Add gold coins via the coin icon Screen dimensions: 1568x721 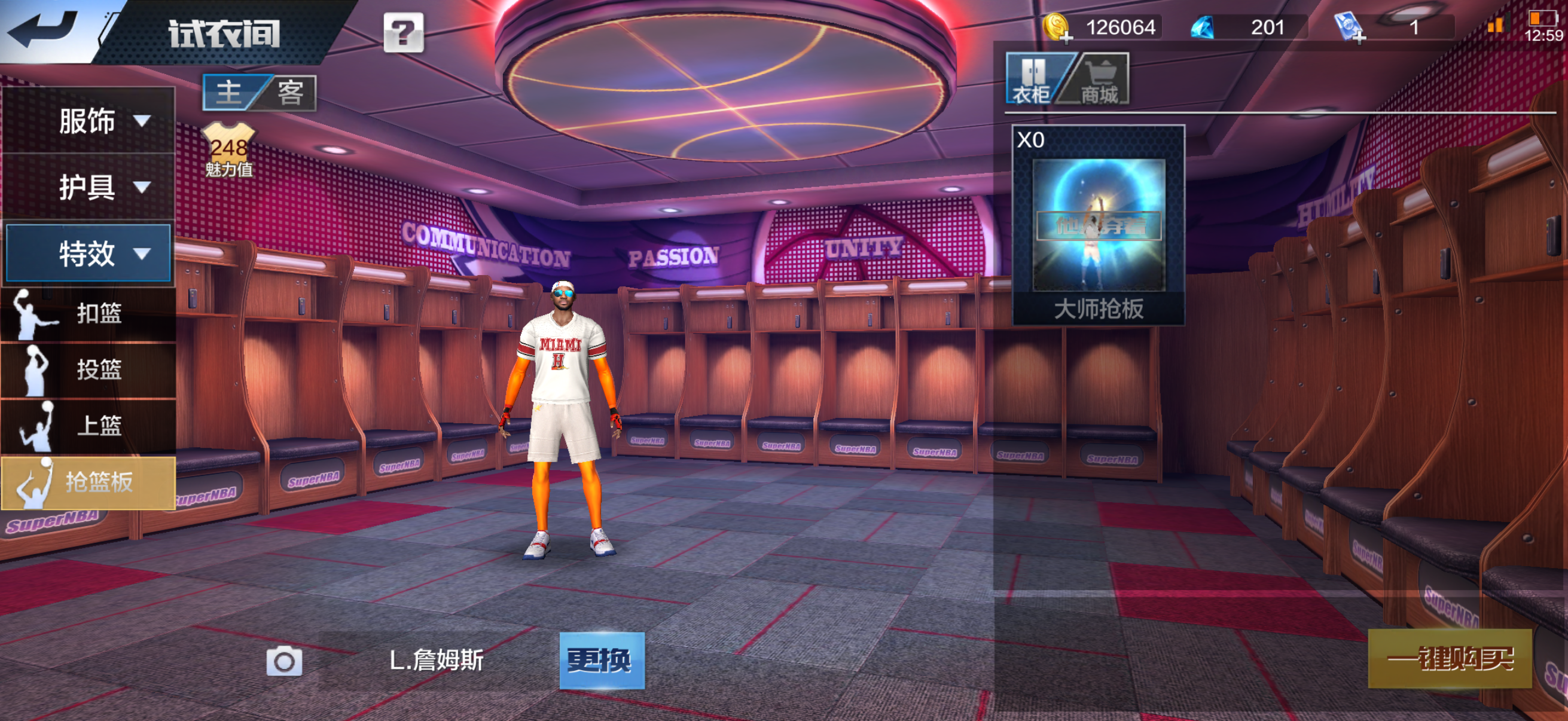point(1057,28)
